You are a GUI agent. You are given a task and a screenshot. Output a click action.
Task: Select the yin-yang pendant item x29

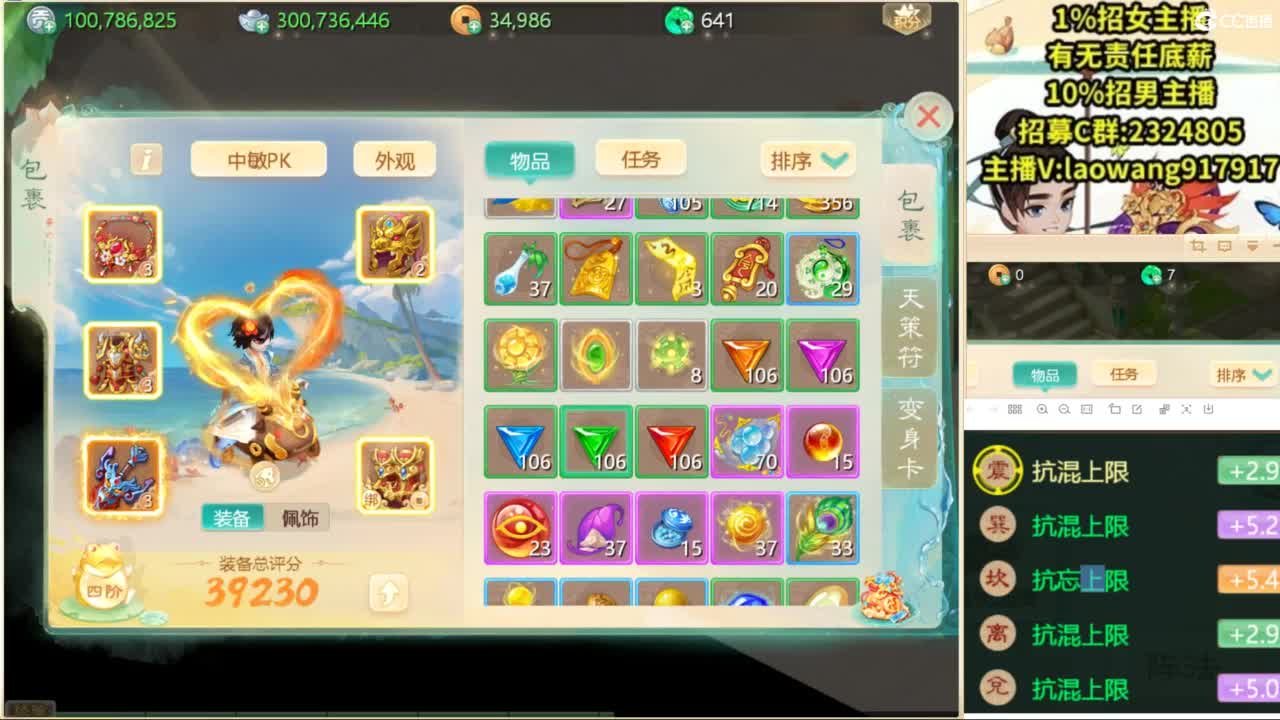(822, 270)
